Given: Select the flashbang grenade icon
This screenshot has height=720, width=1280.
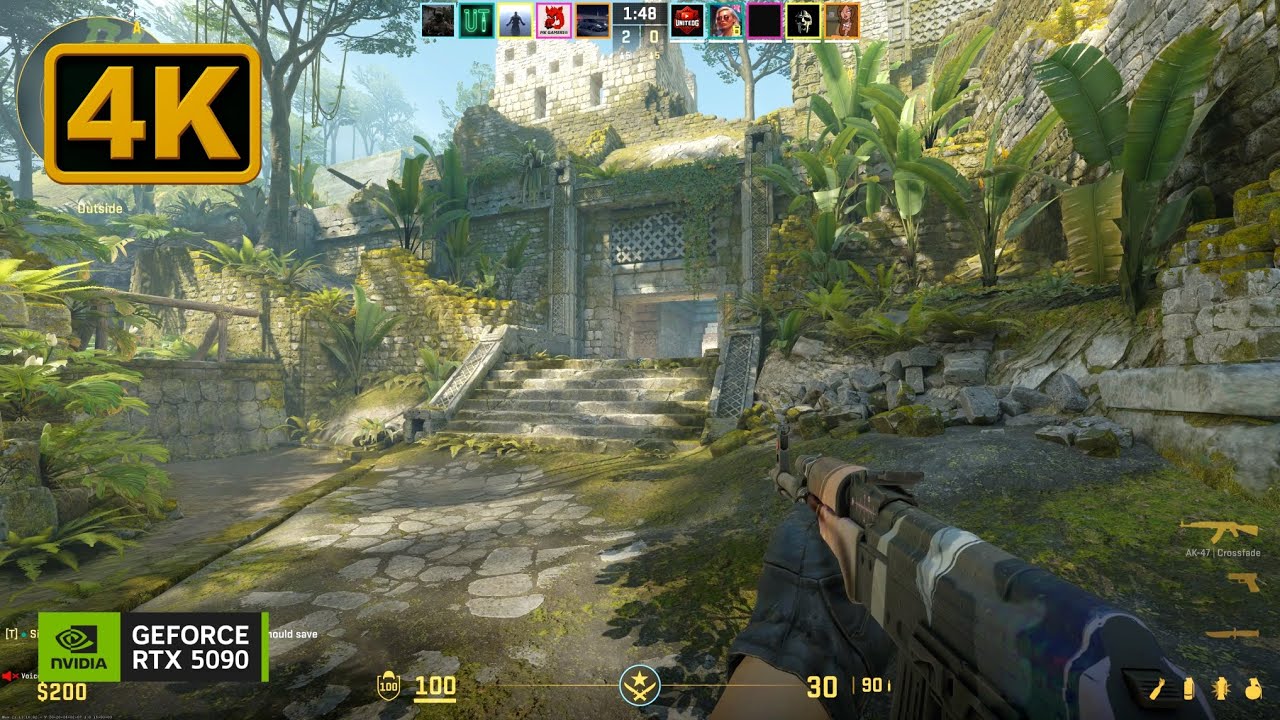Looking at the screenshot, I should click(x=1221, y=688).
